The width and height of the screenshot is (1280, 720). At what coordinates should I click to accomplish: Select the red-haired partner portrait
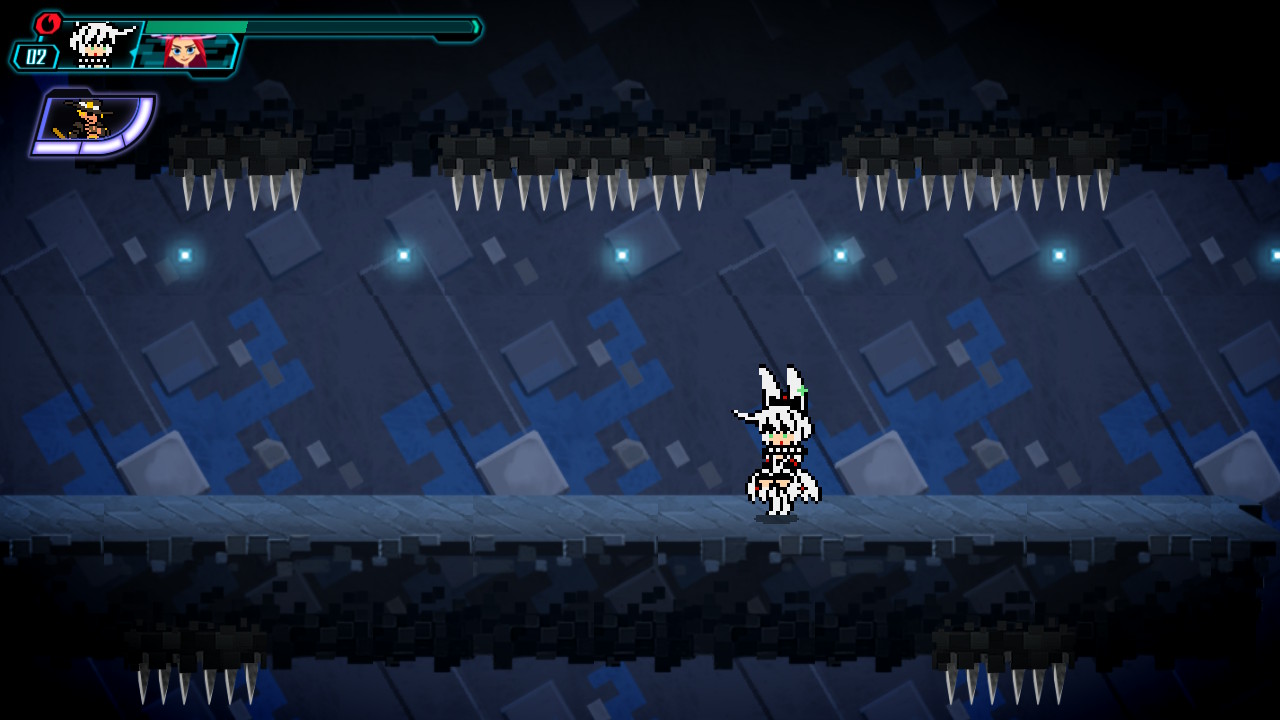(185, 50)
